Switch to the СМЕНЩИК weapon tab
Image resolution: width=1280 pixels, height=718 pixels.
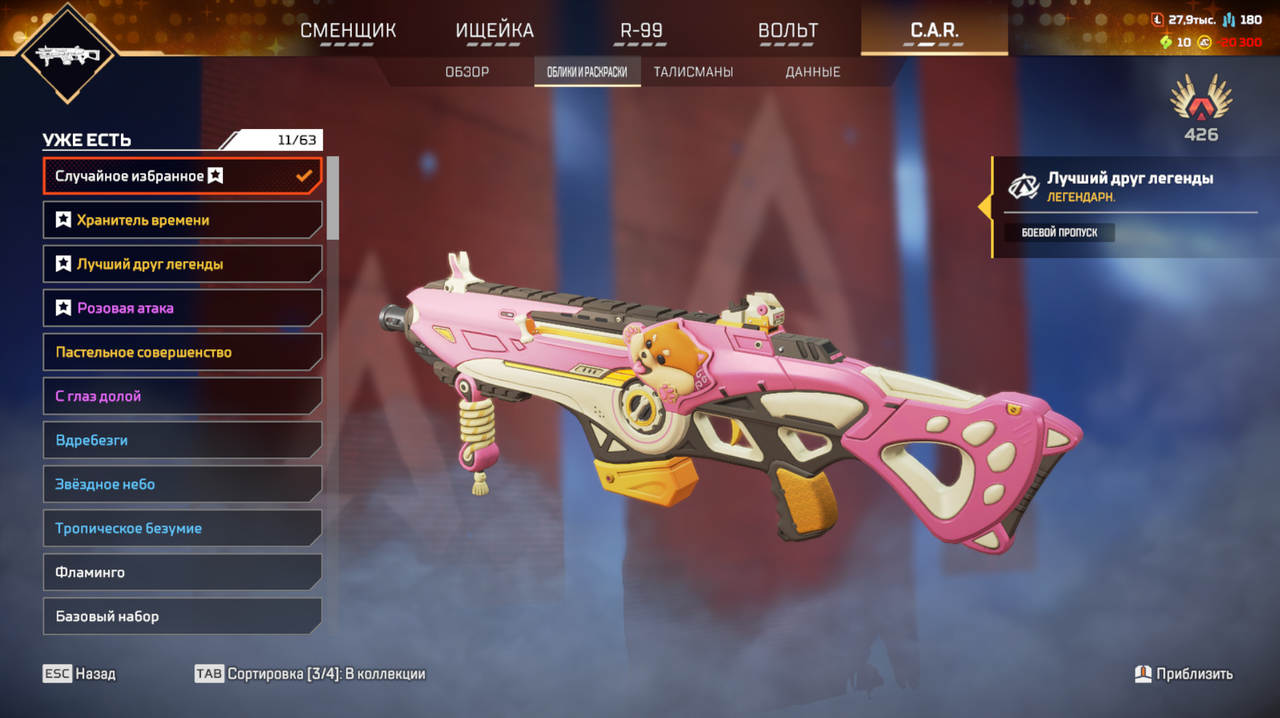pos(348,30)
